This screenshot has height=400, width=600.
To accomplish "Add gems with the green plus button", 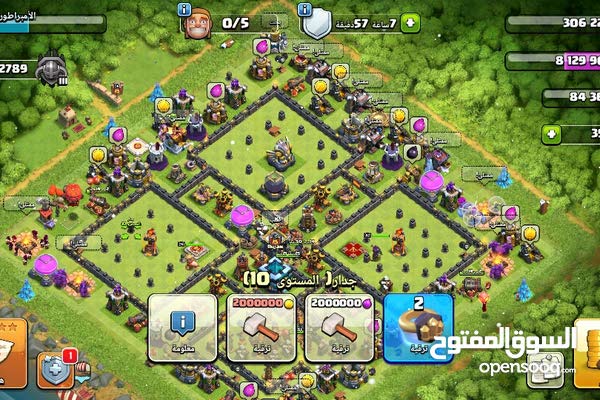I will click(x=552, y=133).
